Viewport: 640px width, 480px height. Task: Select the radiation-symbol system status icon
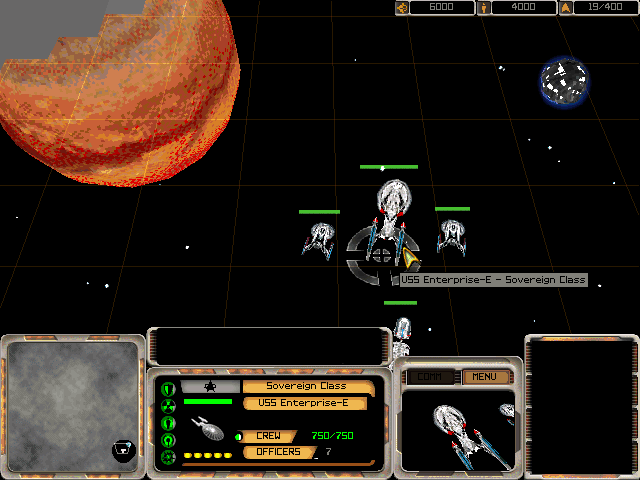point(168,405)
